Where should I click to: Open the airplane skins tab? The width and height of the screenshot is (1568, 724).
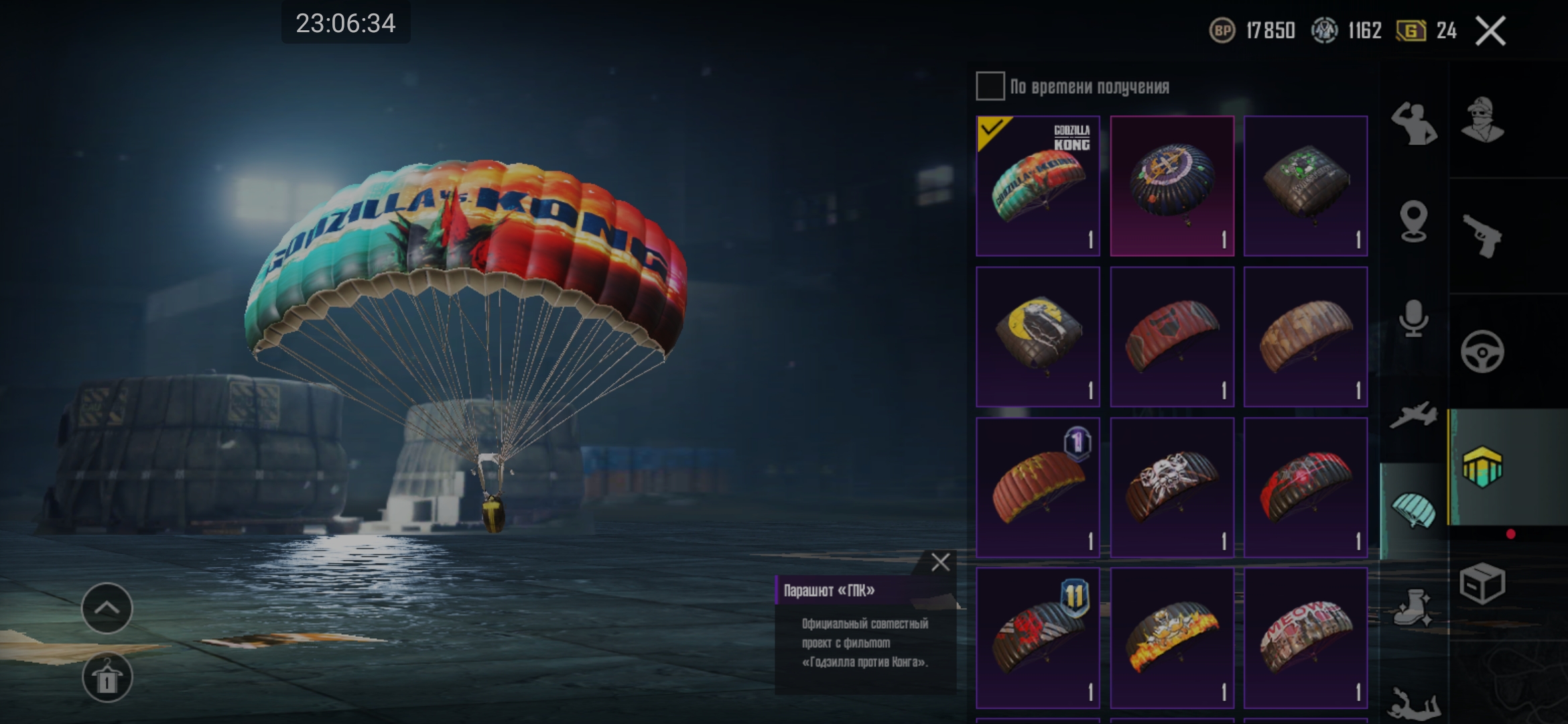point(1414,414)
